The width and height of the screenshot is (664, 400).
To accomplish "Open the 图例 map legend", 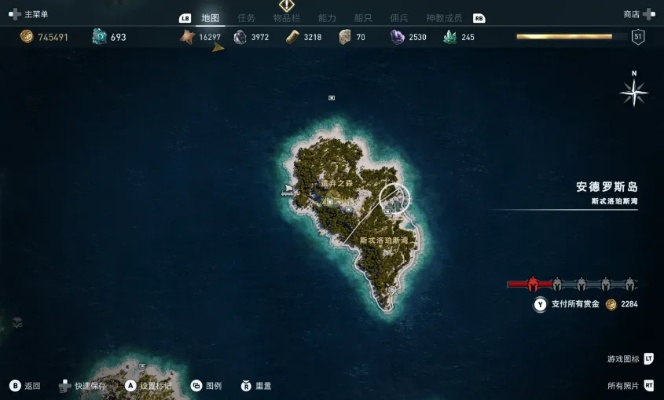I will 206,385.
